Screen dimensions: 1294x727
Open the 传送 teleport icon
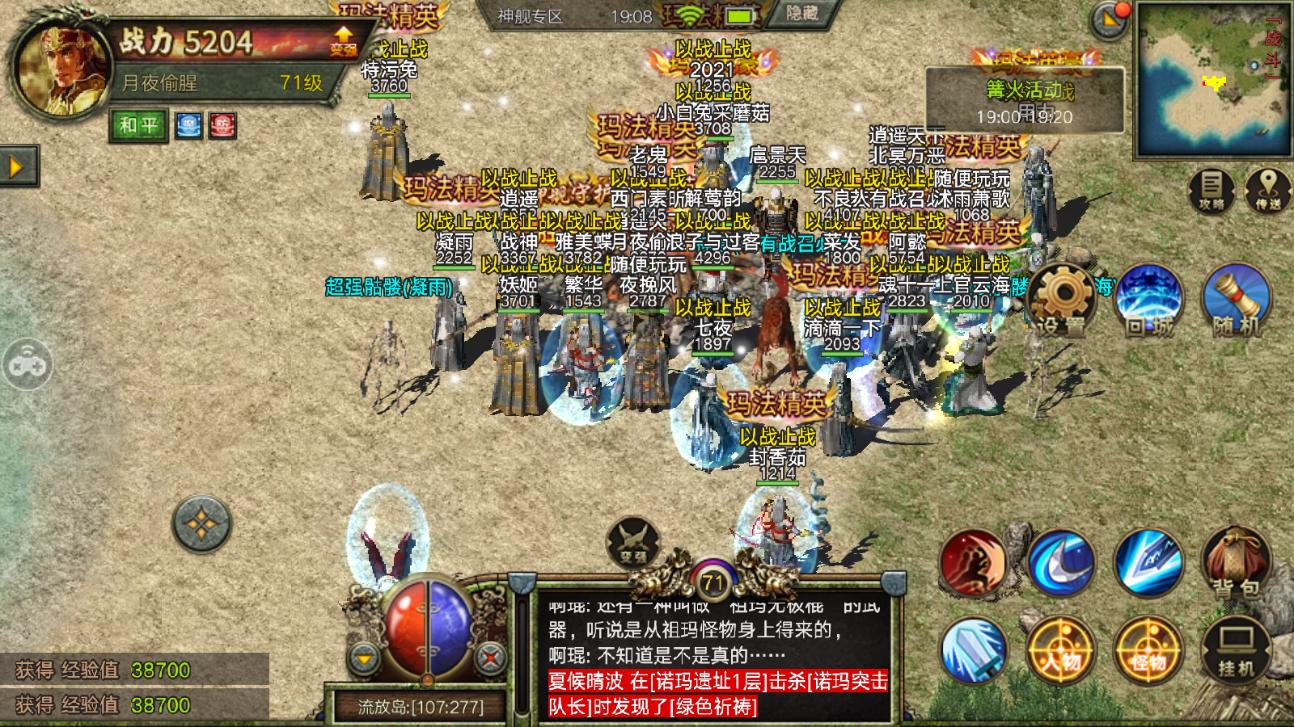pos(1268,188)
